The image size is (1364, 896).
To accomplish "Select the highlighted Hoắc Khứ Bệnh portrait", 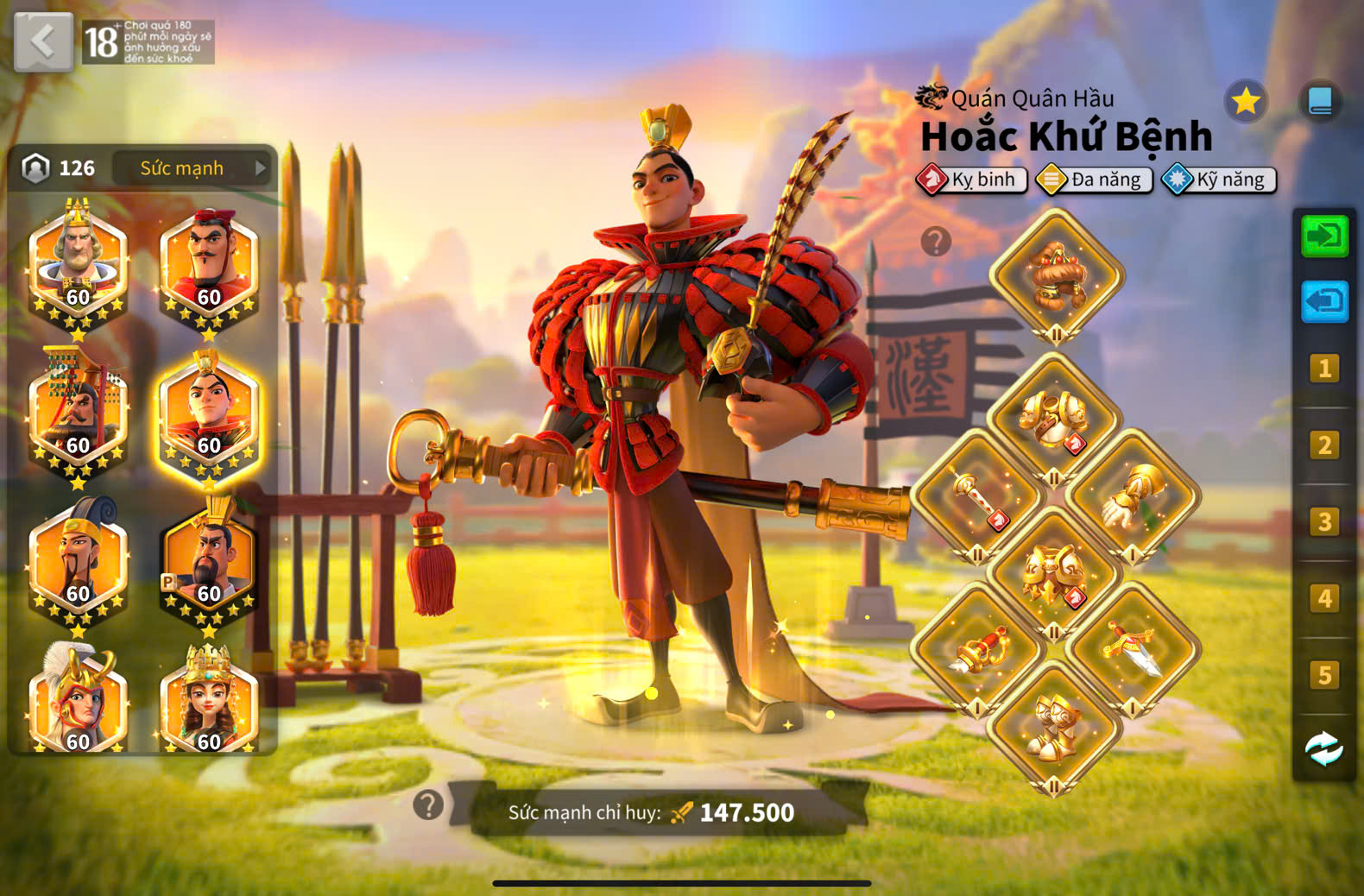I will click(x=209, y=414).
